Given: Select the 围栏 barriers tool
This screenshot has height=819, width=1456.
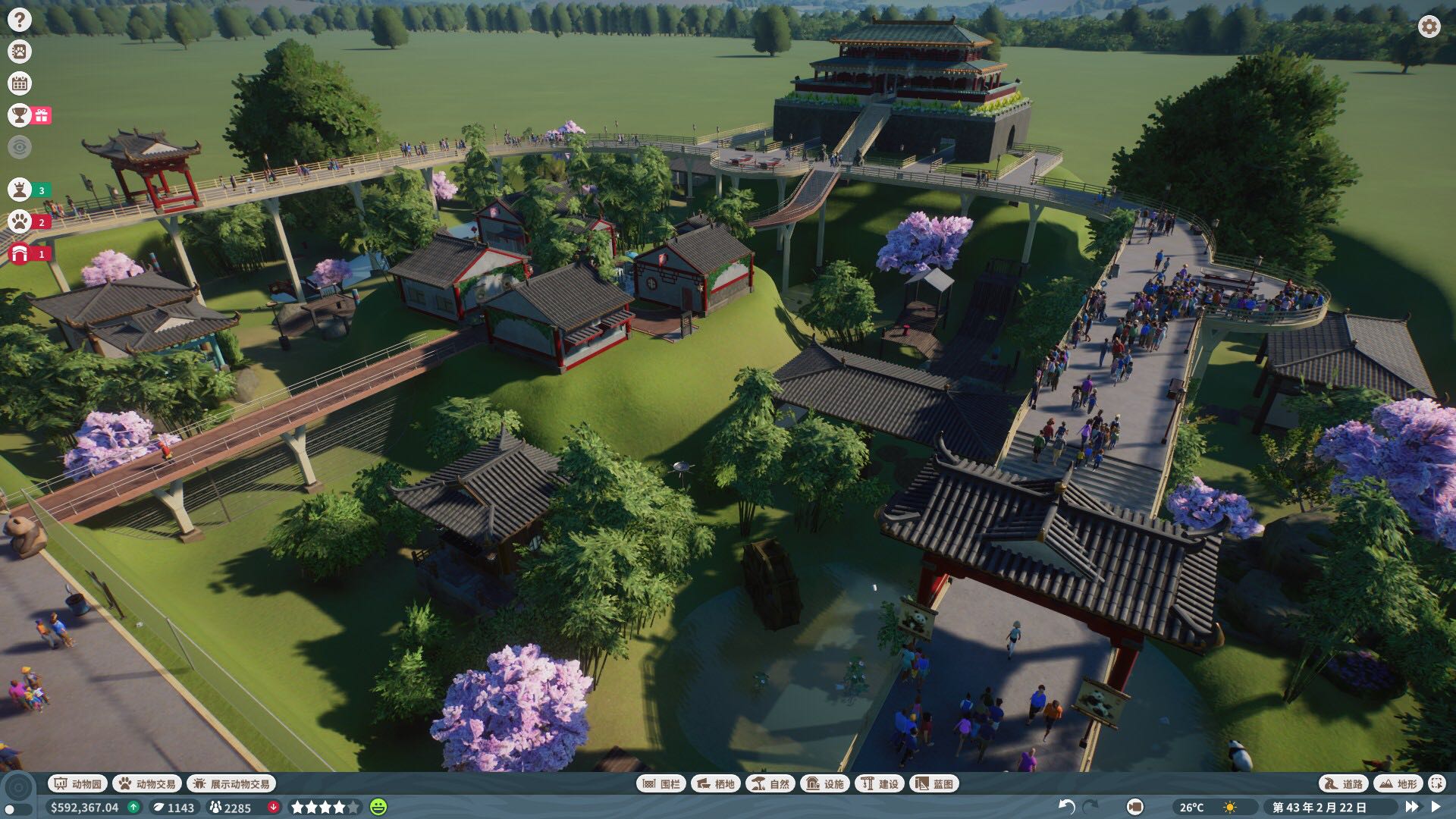Looking at the screenshot, I should 662,783.
